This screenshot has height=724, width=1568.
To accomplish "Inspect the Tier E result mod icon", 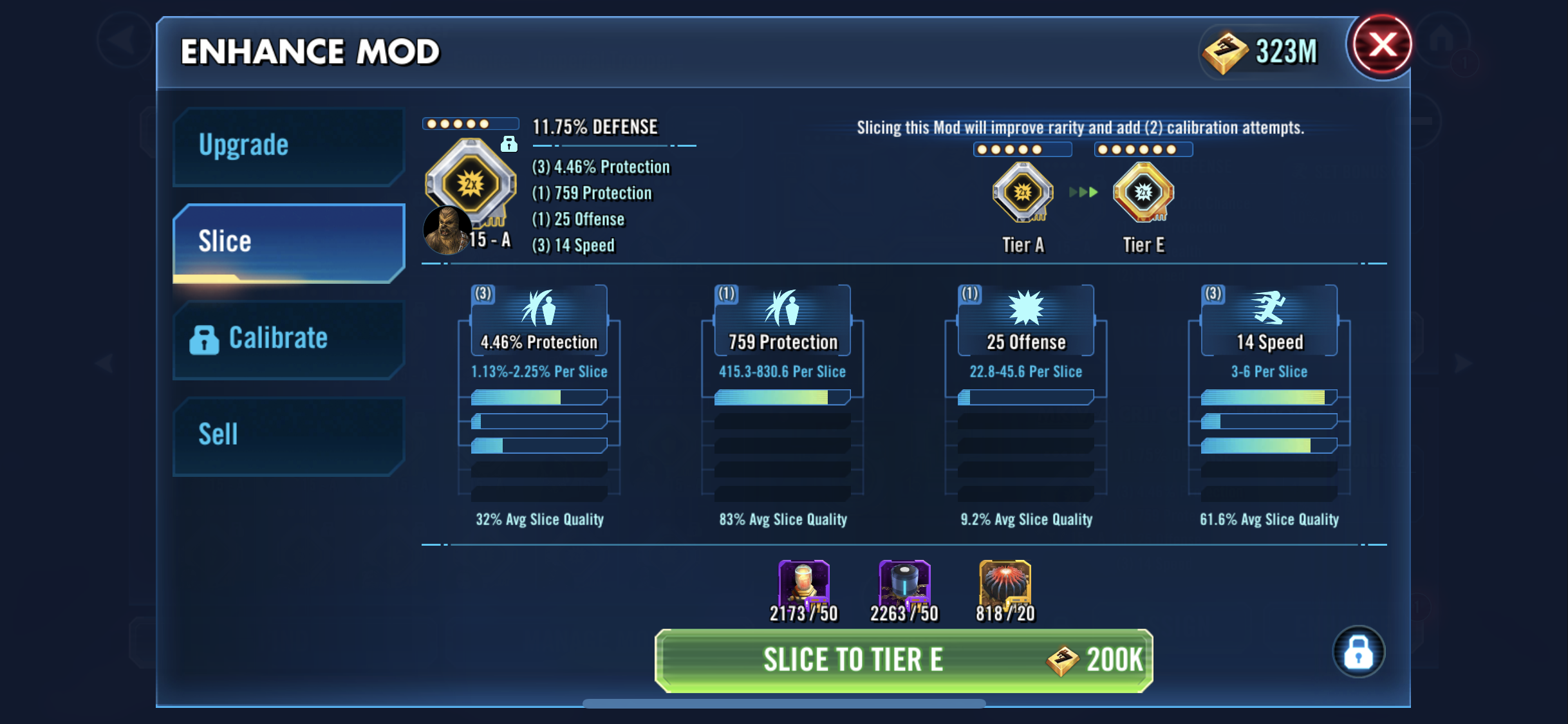I will pos(1144,192).
